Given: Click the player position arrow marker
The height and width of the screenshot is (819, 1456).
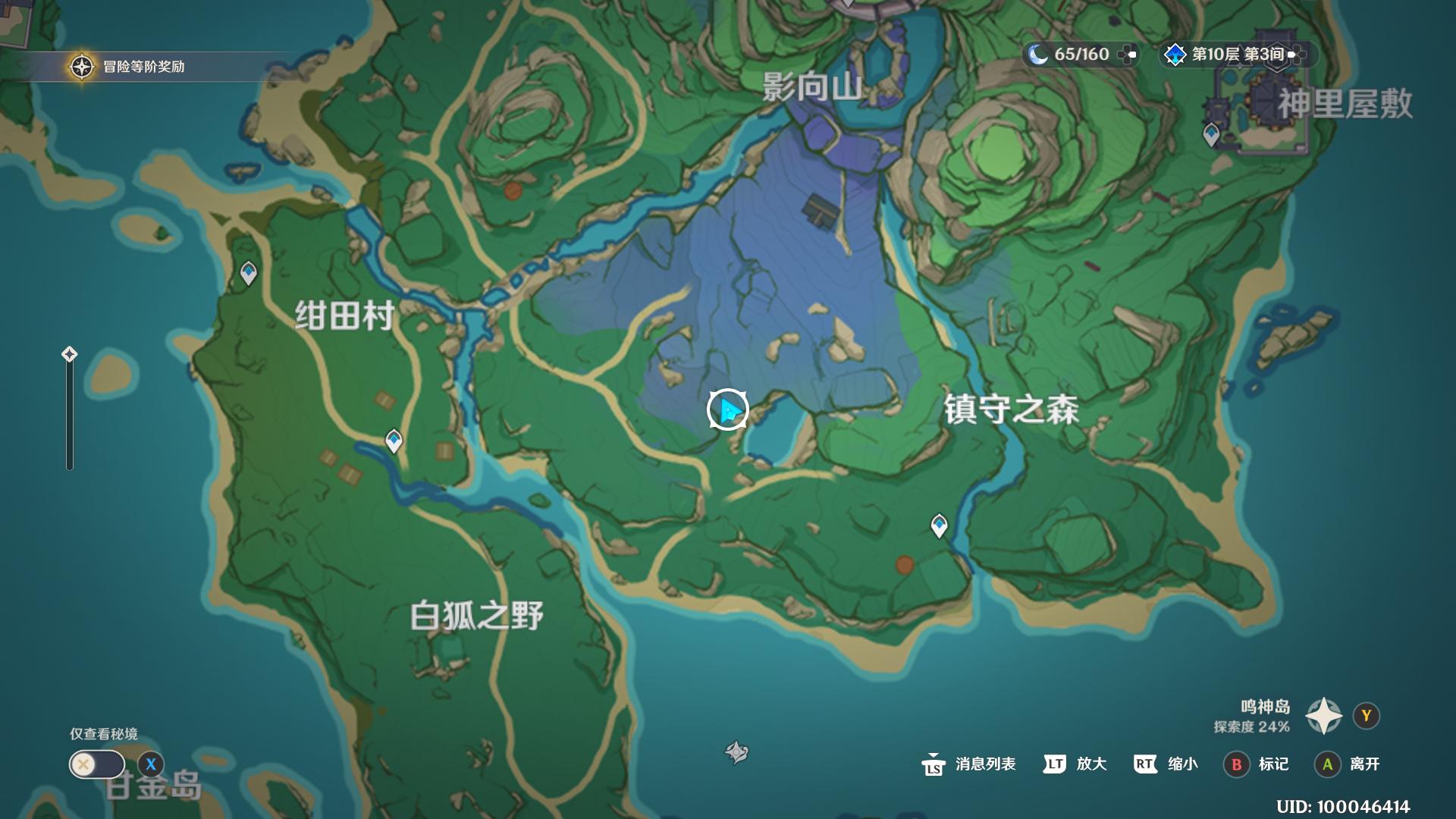Looking at the screenshot, I should click(726, 409).
